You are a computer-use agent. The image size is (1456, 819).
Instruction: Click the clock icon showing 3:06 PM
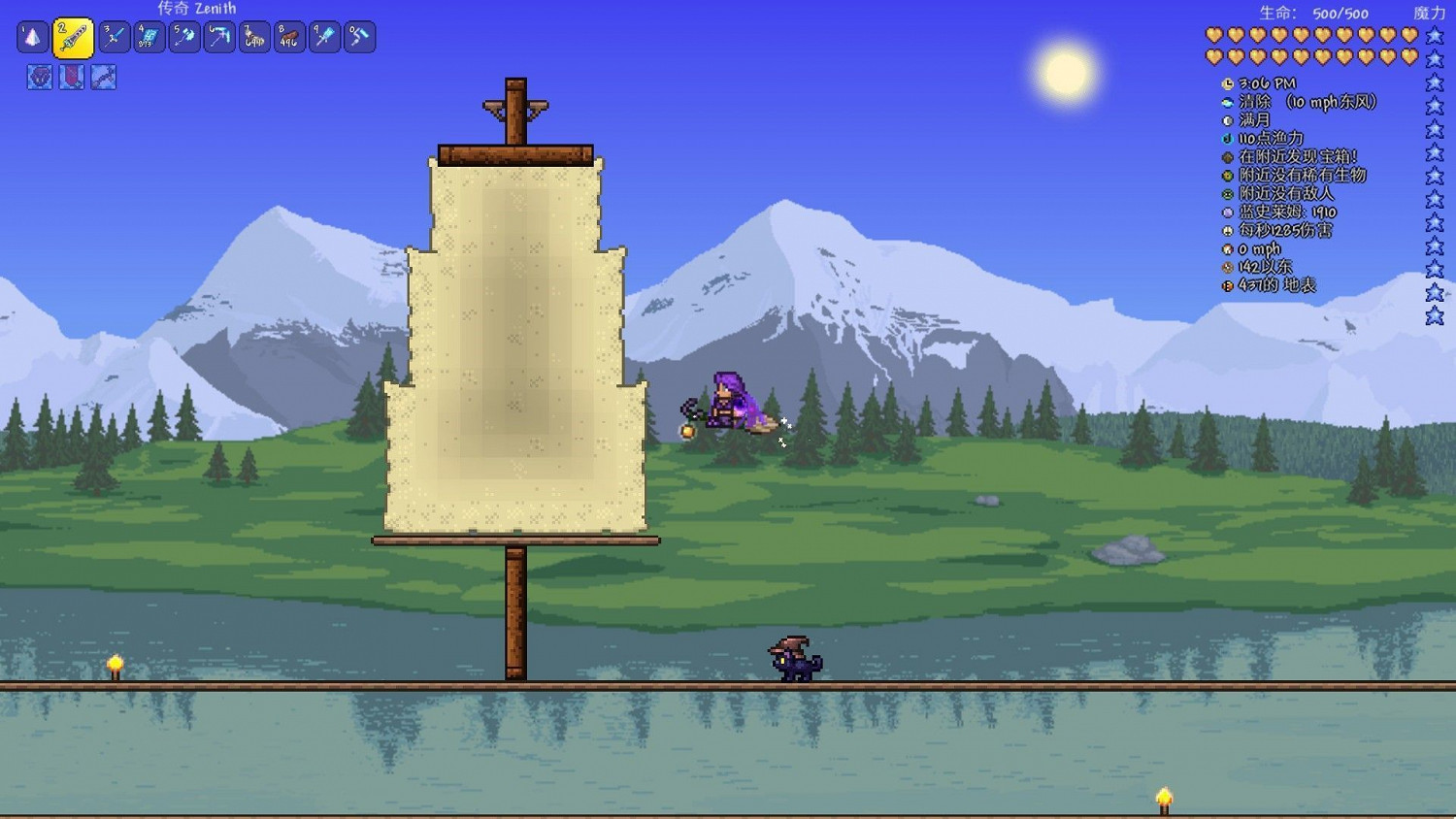tap(1228, 83)
